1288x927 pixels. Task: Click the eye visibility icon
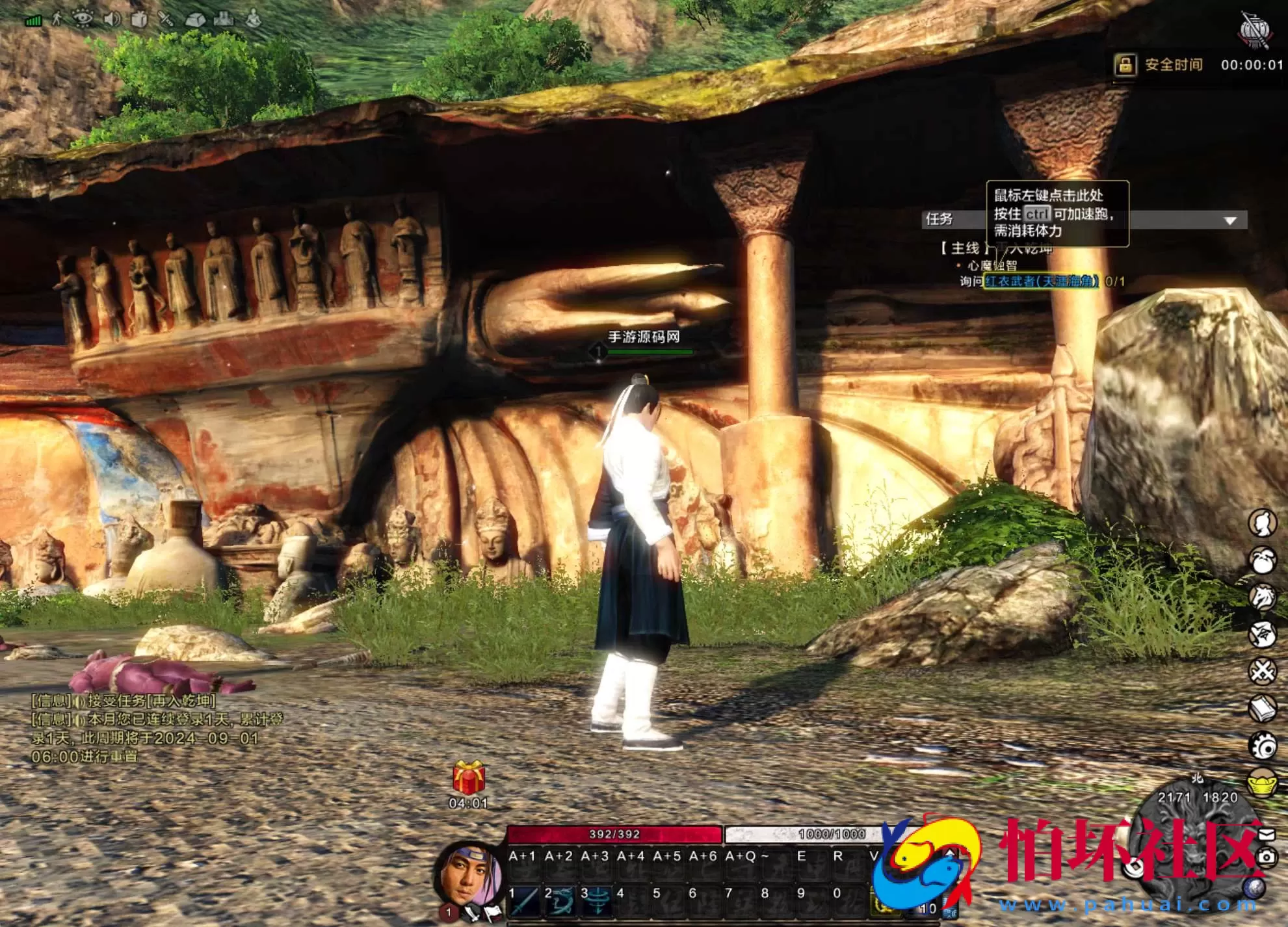click(x=83, y=19)
